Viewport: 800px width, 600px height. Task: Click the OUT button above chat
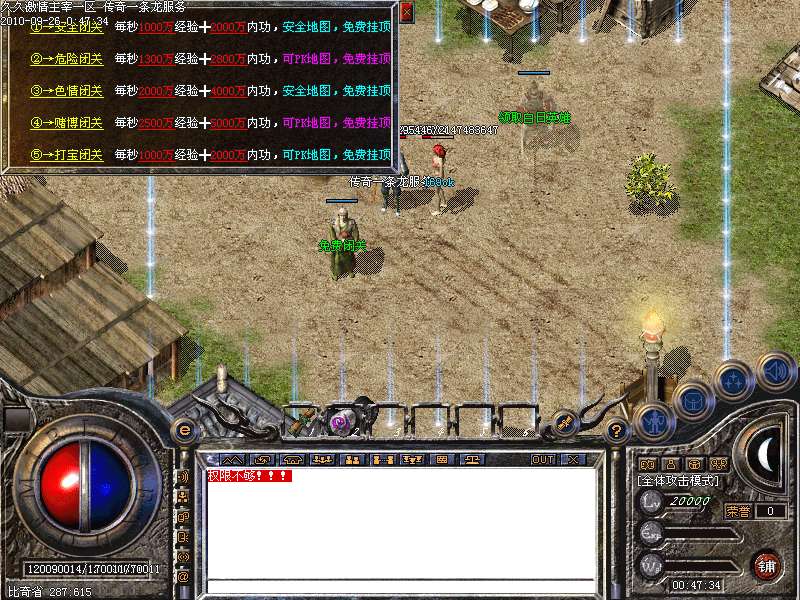click(x=543, y=459)
